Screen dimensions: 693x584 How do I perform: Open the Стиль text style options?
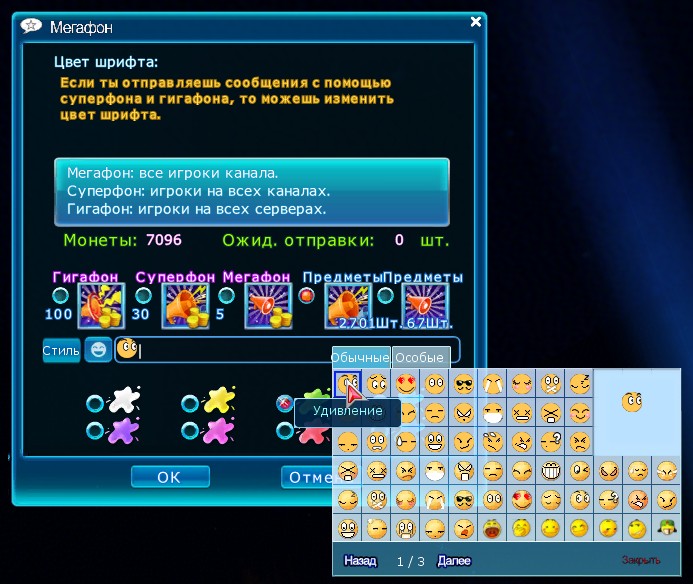pos(60,350)
